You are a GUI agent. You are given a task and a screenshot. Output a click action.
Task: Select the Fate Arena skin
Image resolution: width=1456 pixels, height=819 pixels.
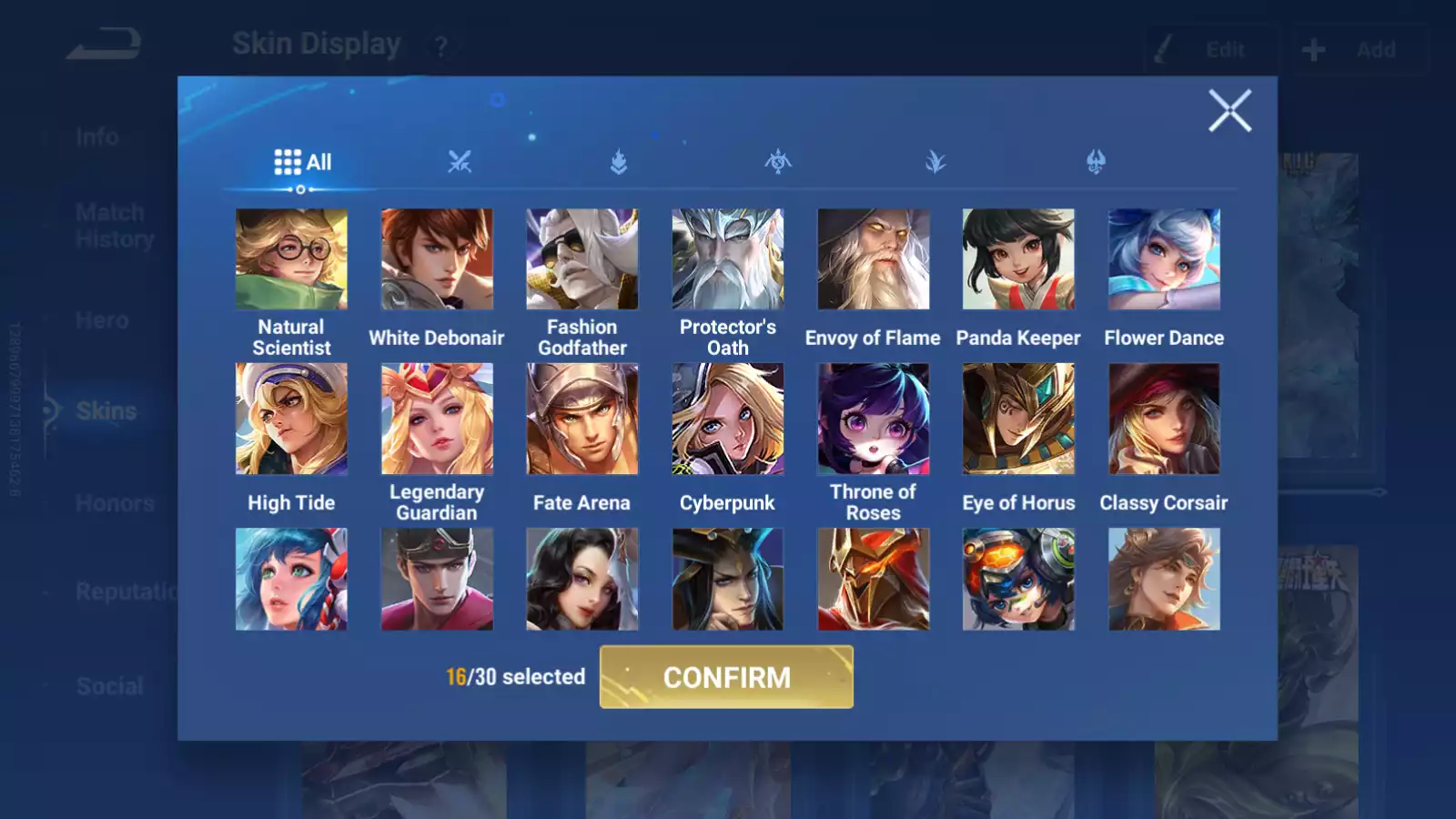pyautogui.click(x=582, y=419)
